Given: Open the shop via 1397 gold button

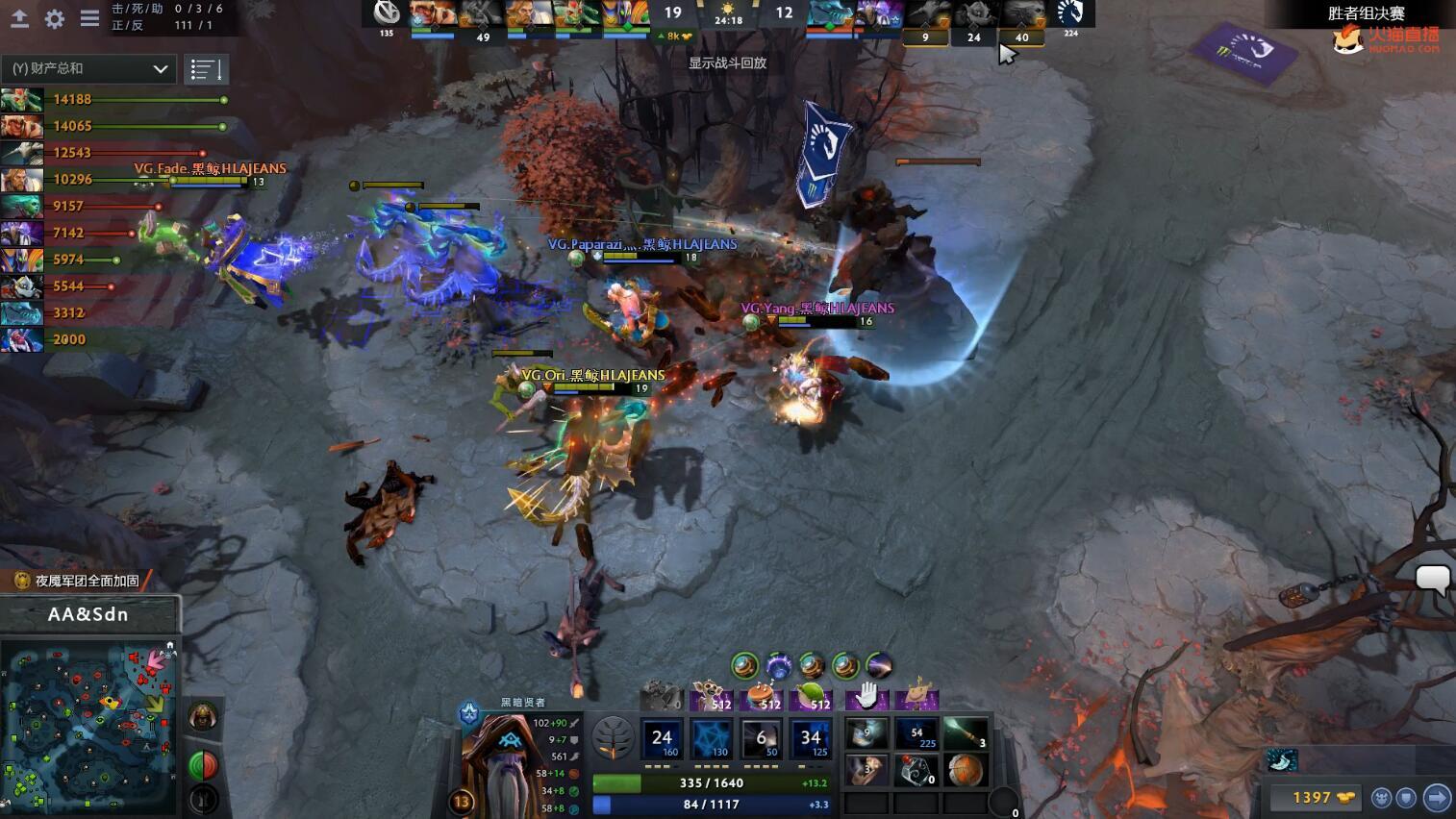Looking at the screenshot, I should [x=1321, y=797].
